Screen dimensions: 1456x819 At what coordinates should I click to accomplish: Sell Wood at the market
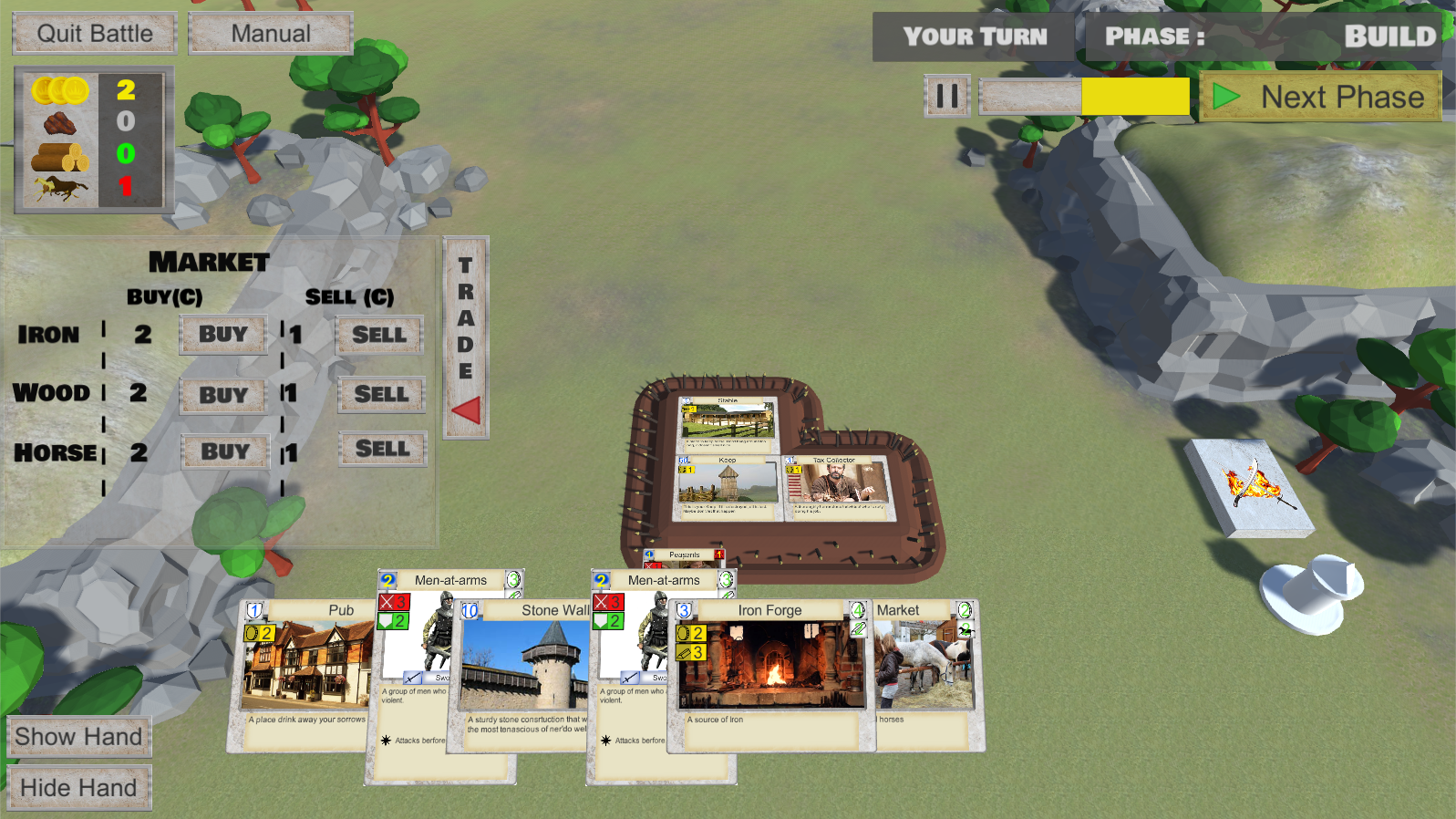coord(381,394)
